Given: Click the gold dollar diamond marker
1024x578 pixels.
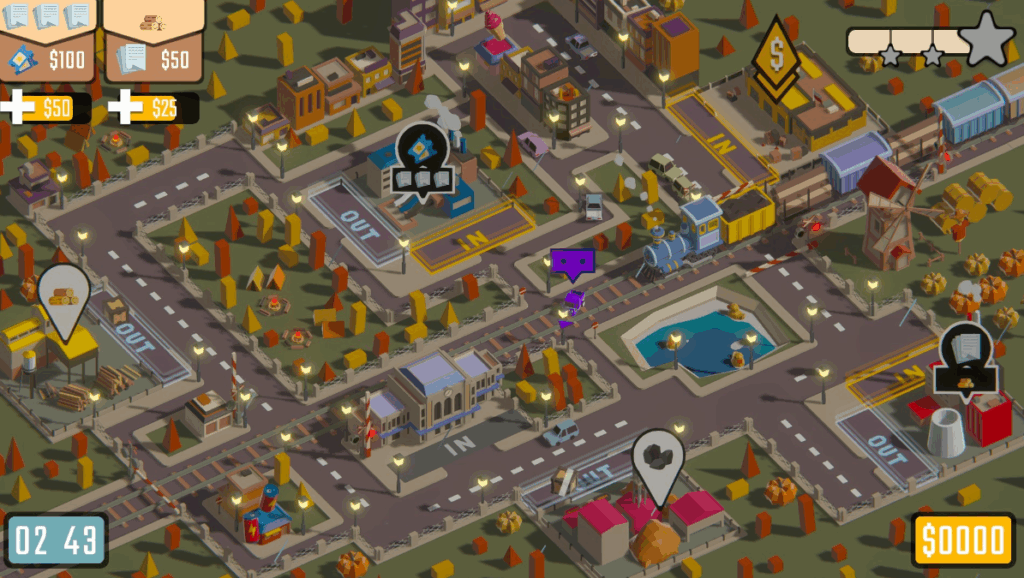Looking at the screenshot, I should point(776,57).
